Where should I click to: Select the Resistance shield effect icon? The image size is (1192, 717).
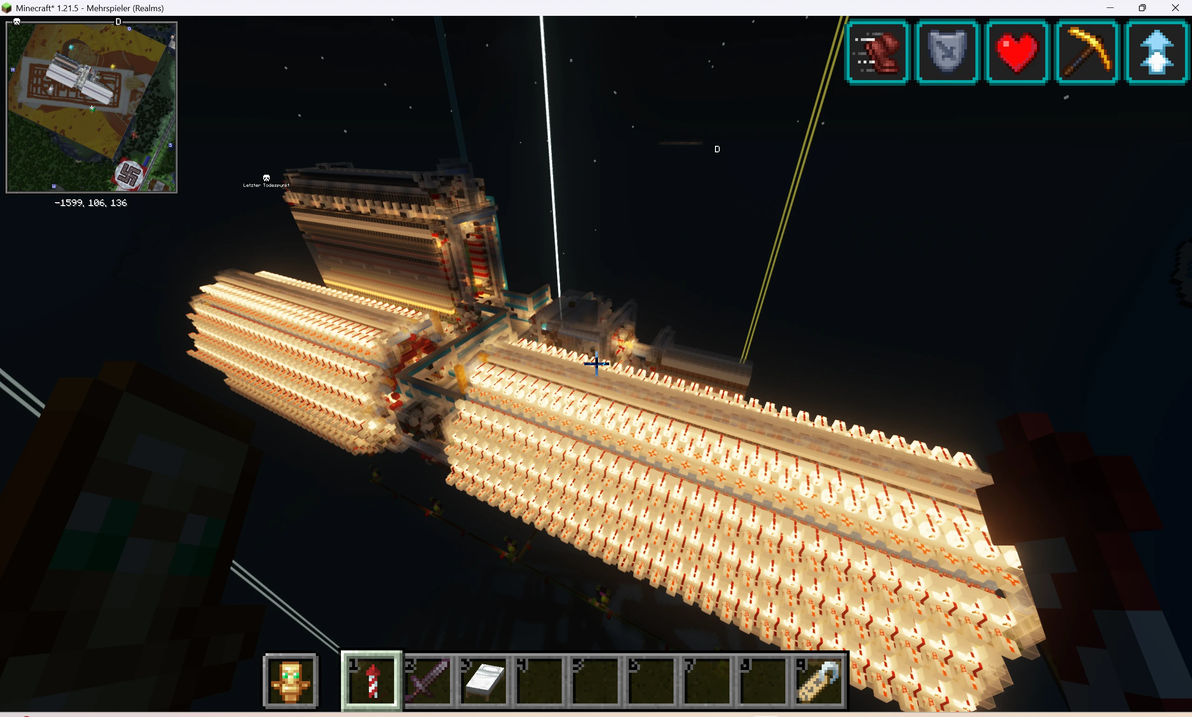pos(947,52)
